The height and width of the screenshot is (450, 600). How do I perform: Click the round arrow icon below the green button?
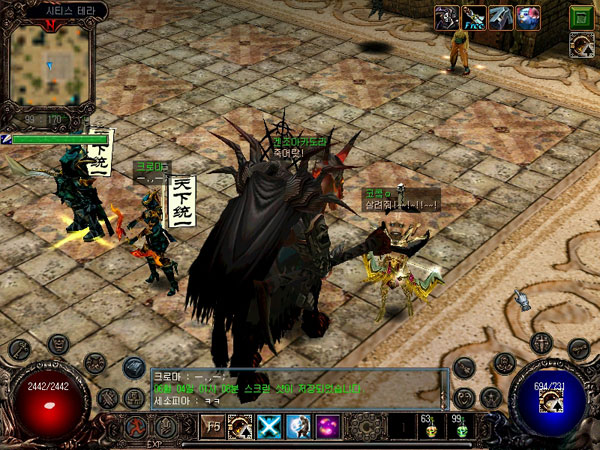point(581,43)
